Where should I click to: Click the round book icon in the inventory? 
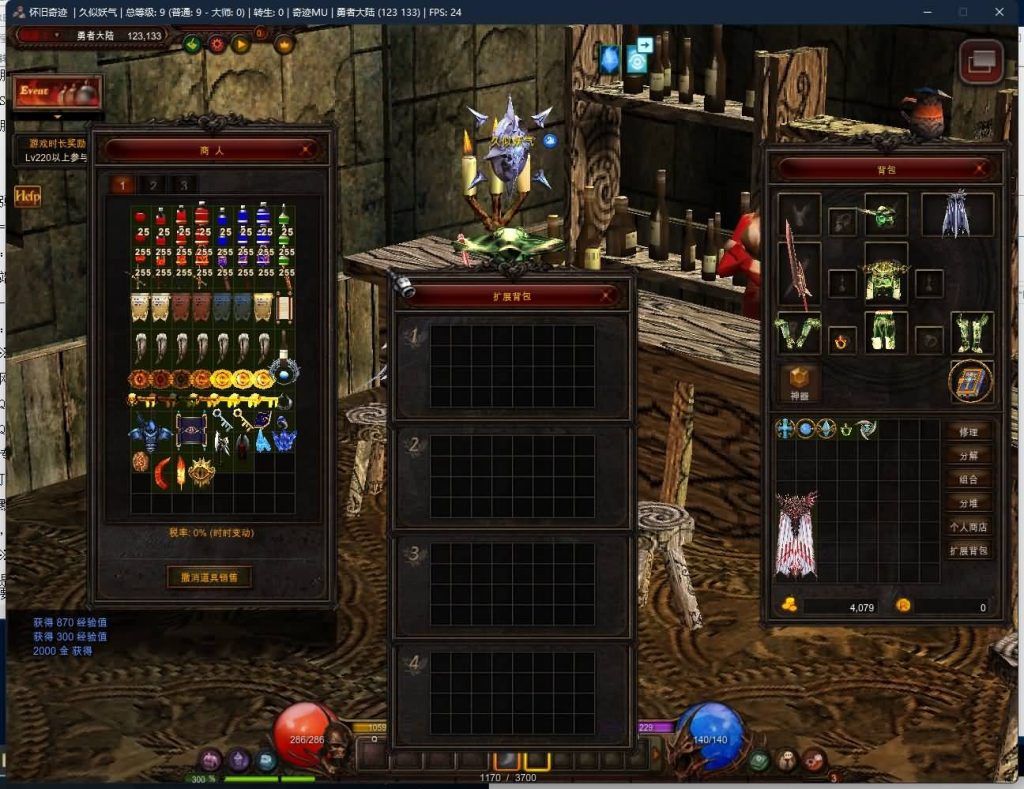pyautogui.click(x=971, y=381)
